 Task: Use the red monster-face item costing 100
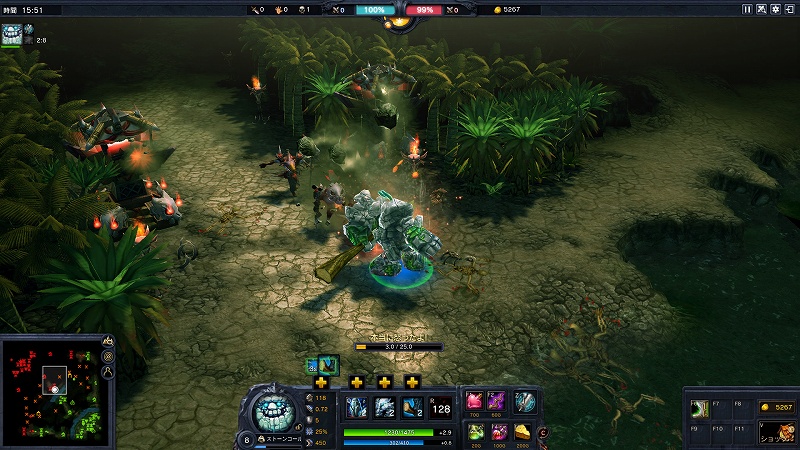point(498,432)
